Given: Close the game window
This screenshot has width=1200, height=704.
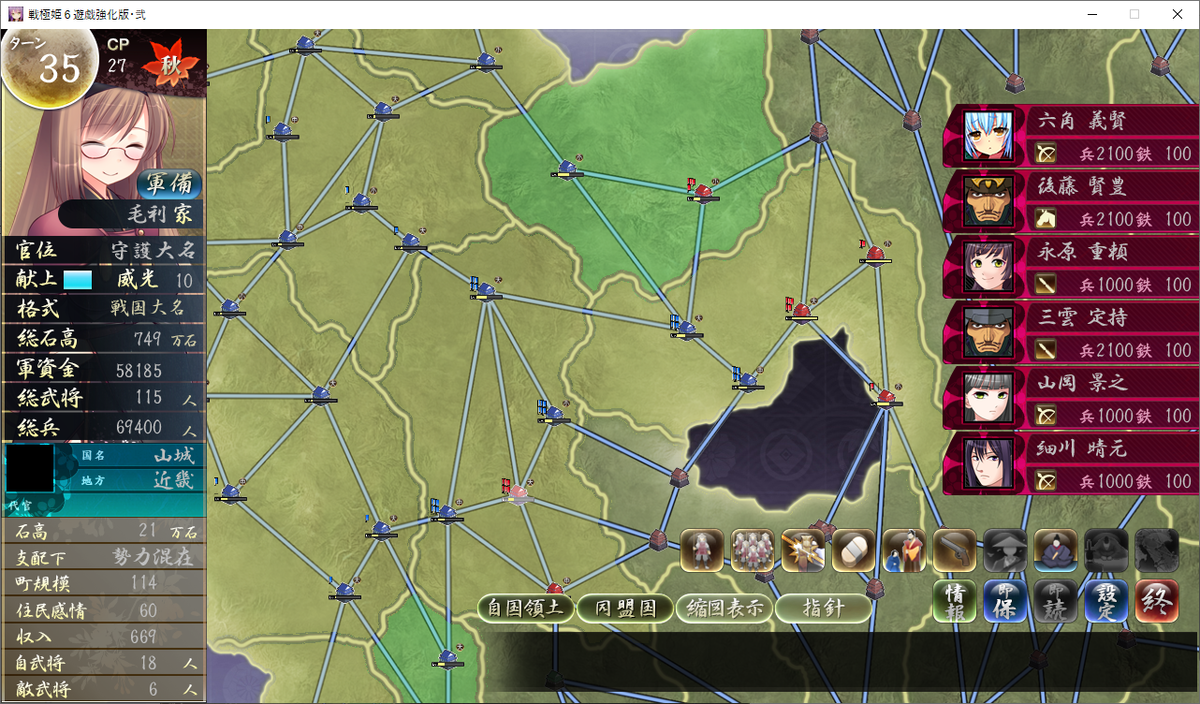Looking at the screenshot, I should click(x=1177, y=14).
